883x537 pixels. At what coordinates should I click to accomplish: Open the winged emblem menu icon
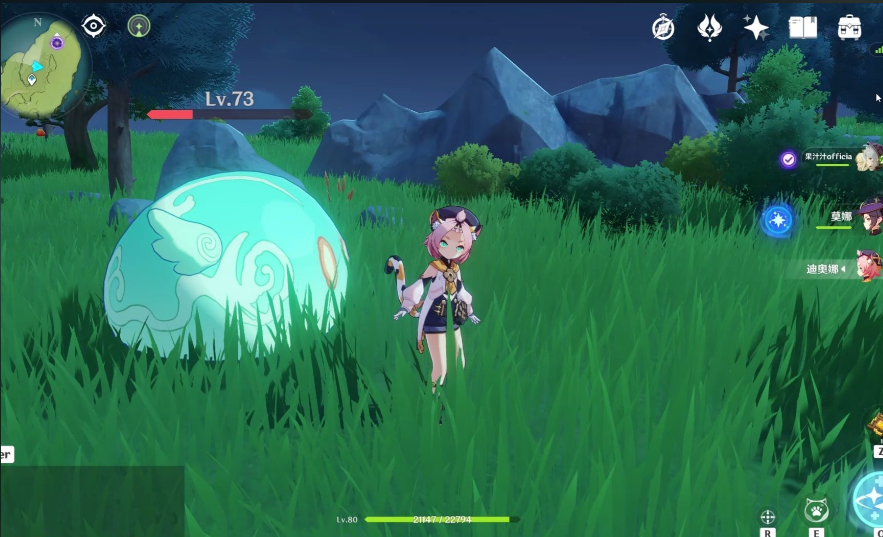coord(710,28)
